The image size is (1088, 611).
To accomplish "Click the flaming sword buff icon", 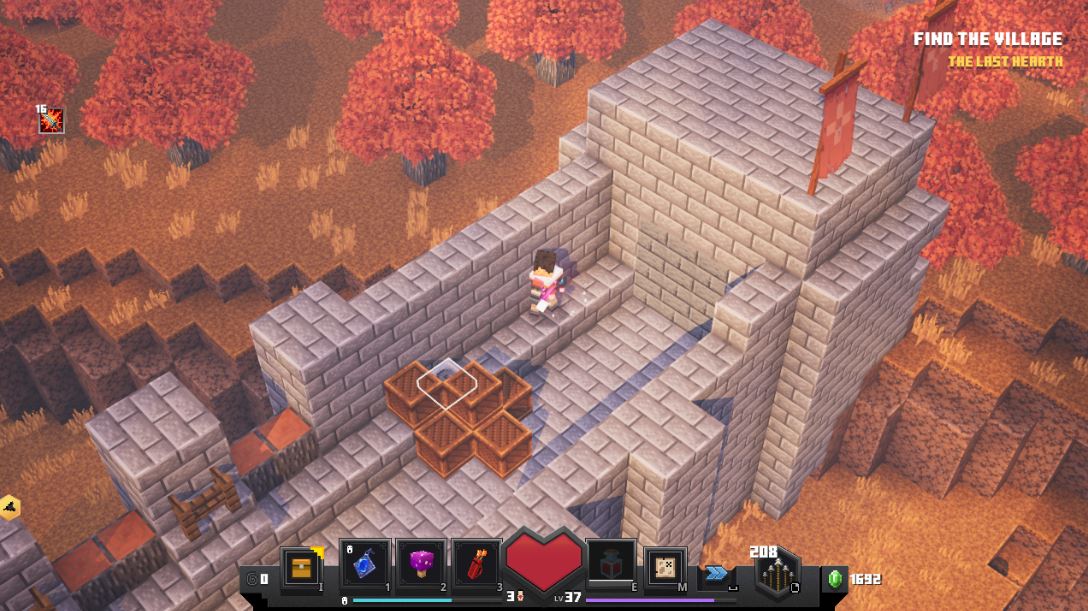I will point(51,121).
